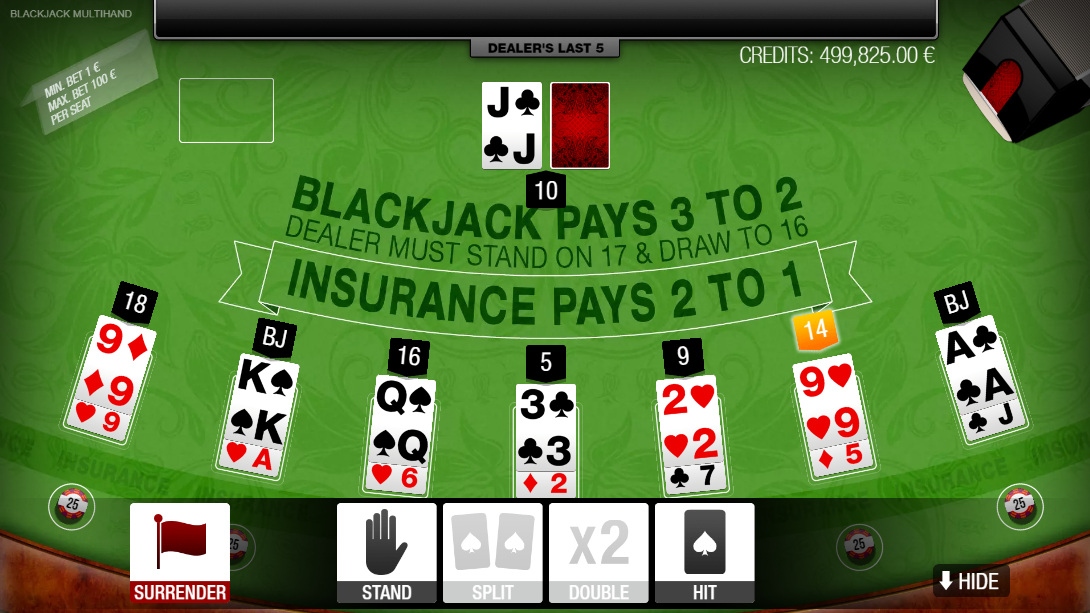Hide the action panel

click(970, 581)
